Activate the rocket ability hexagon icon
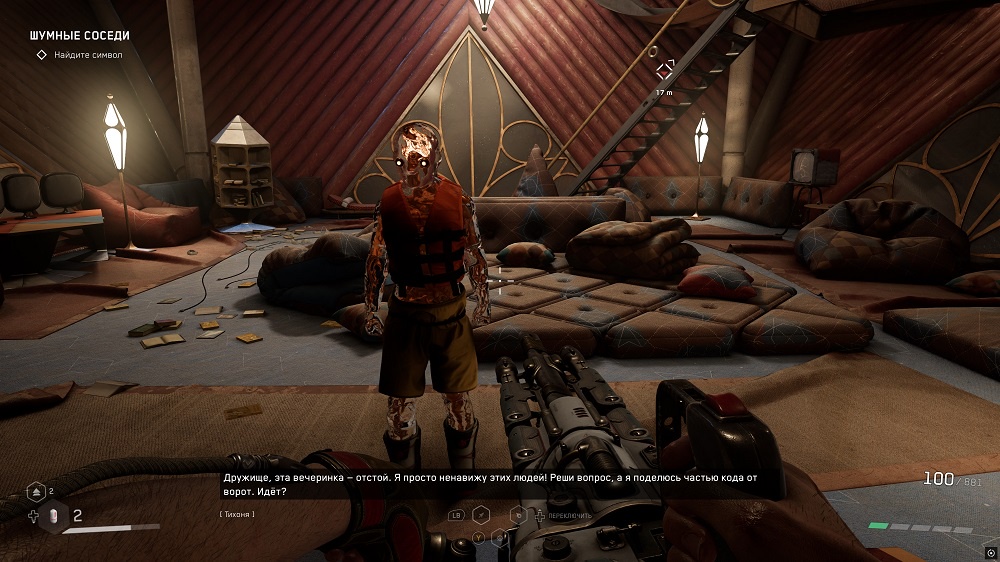Viewport: 1000px width, 562px height. pyautogui.click(x=481, y=514)
